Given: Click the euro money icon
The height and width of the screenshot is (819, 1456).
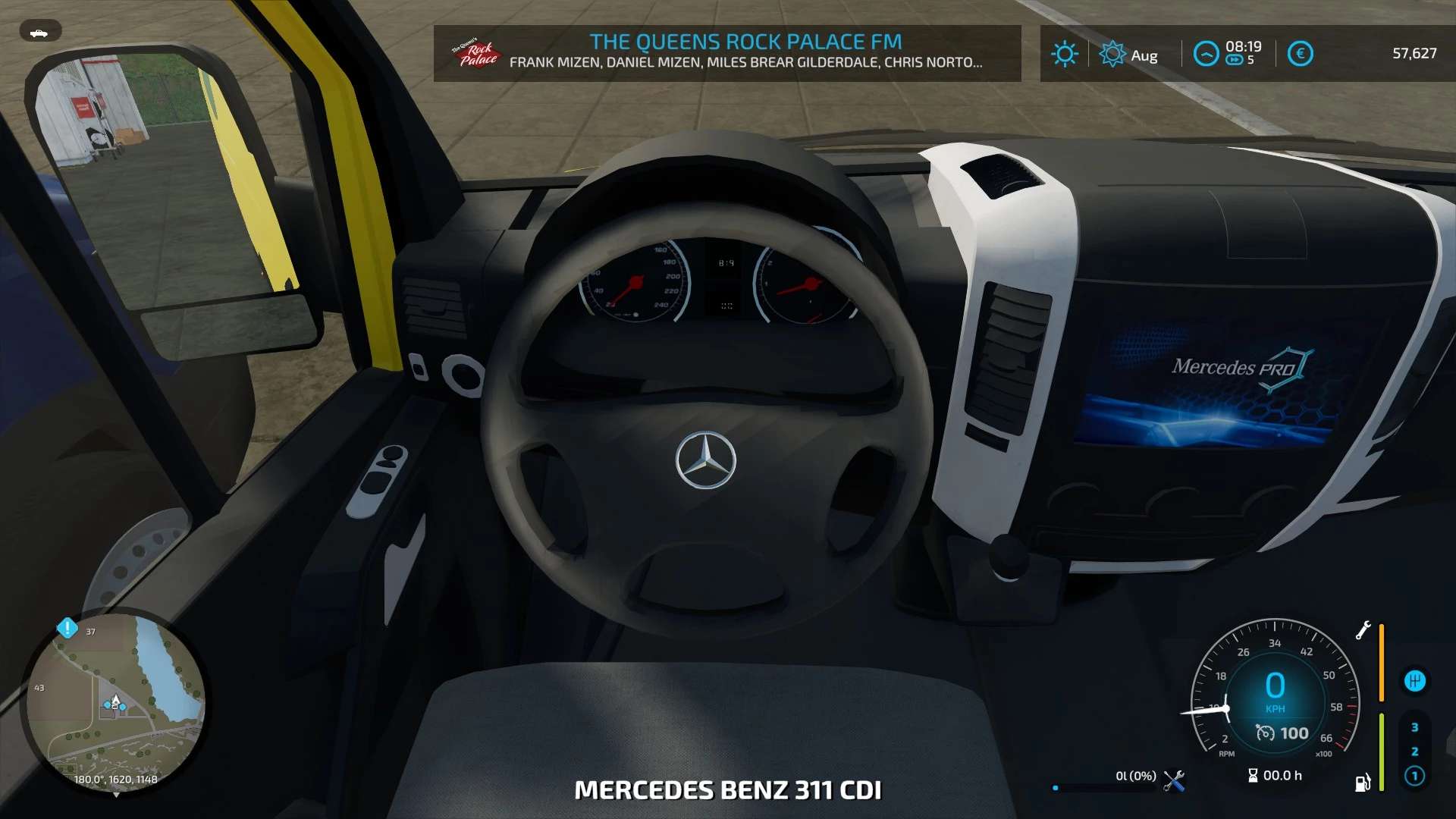Looking at the screenshot, I should pyautogui.click(x=1300, y=54).
